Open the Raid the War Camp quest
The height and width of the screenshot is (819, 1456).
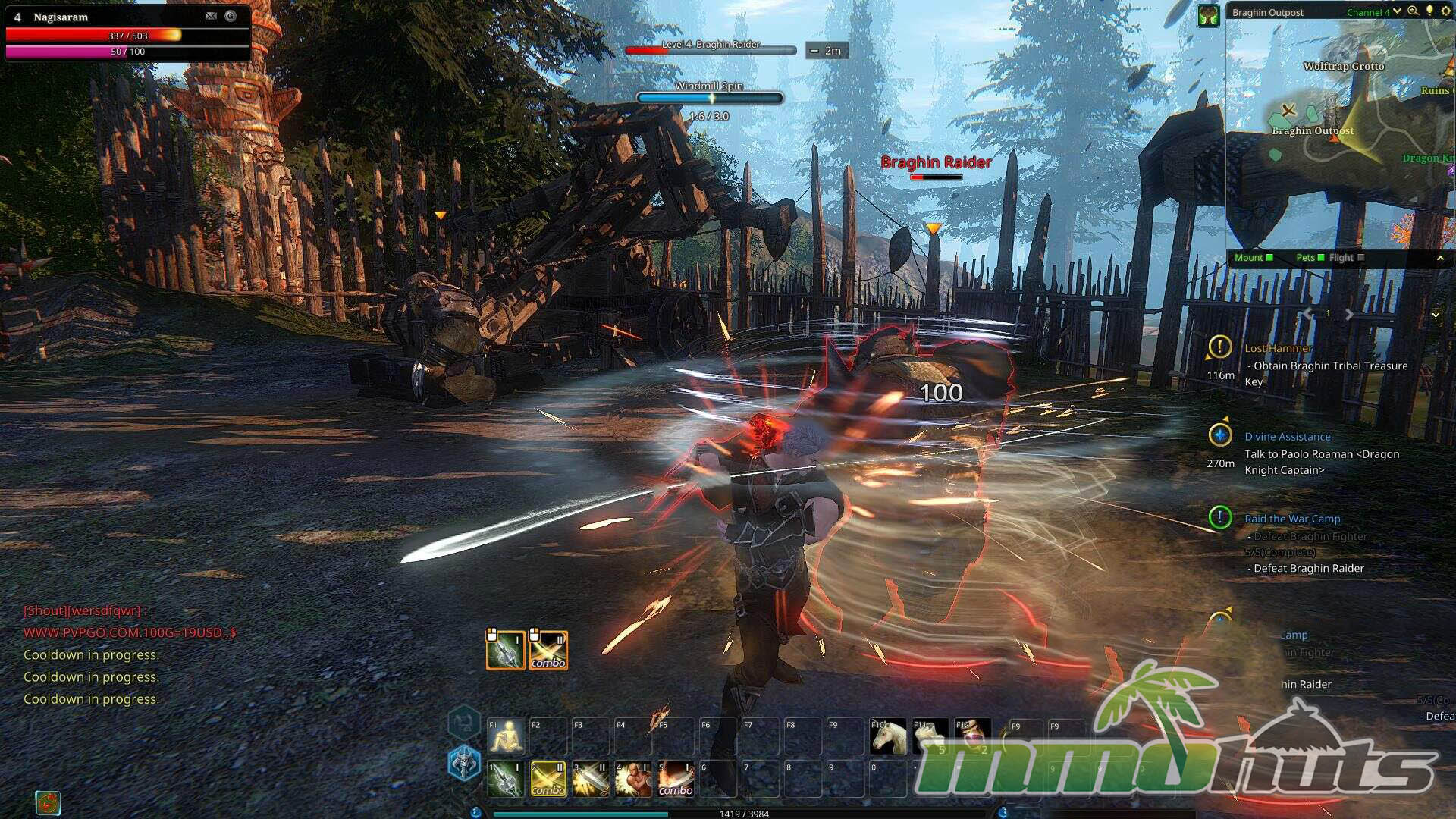[1292, 519]
